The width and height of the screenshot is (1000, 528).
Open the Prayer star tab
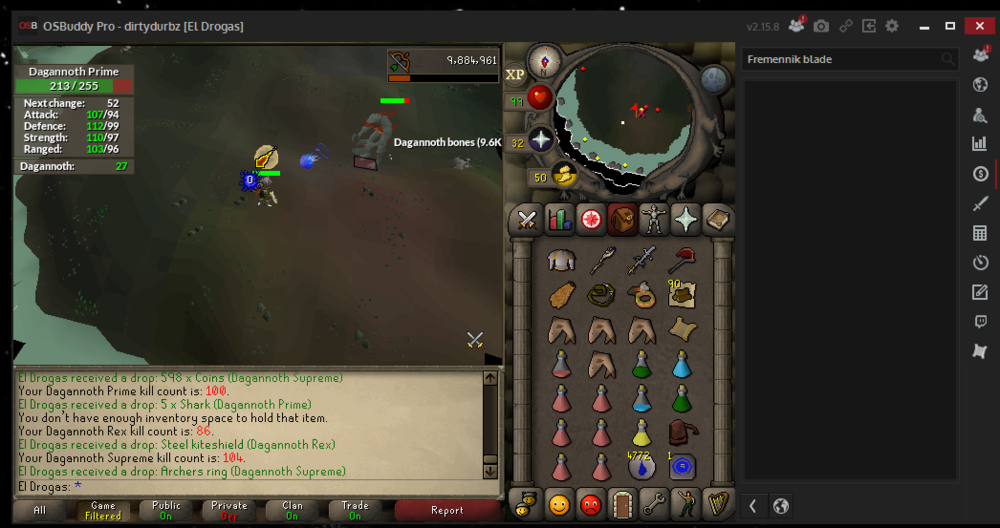tap(685, 219)
